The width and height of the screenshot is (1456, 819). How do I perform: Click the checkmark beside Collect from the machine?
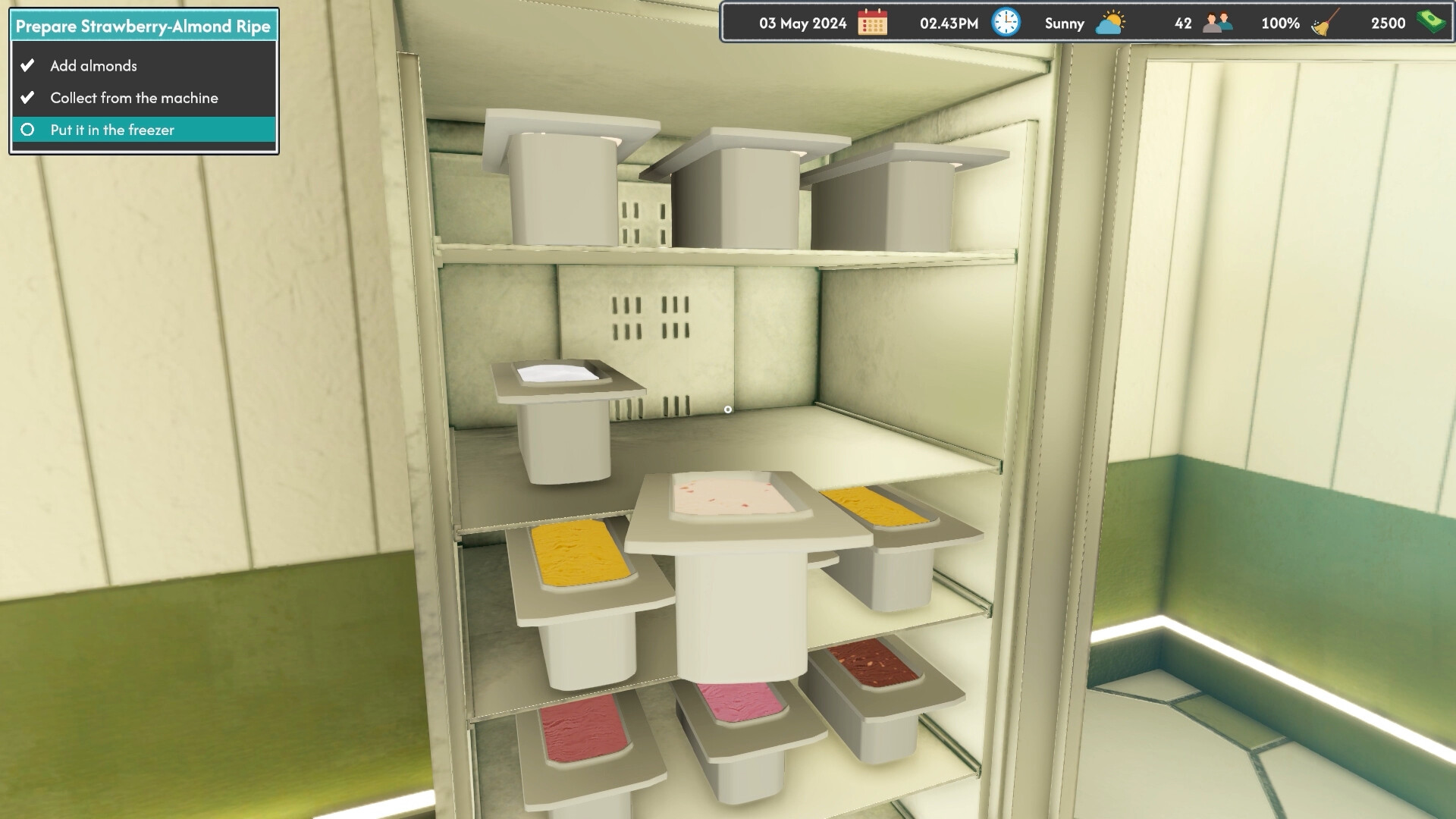(x=27, y=97)
